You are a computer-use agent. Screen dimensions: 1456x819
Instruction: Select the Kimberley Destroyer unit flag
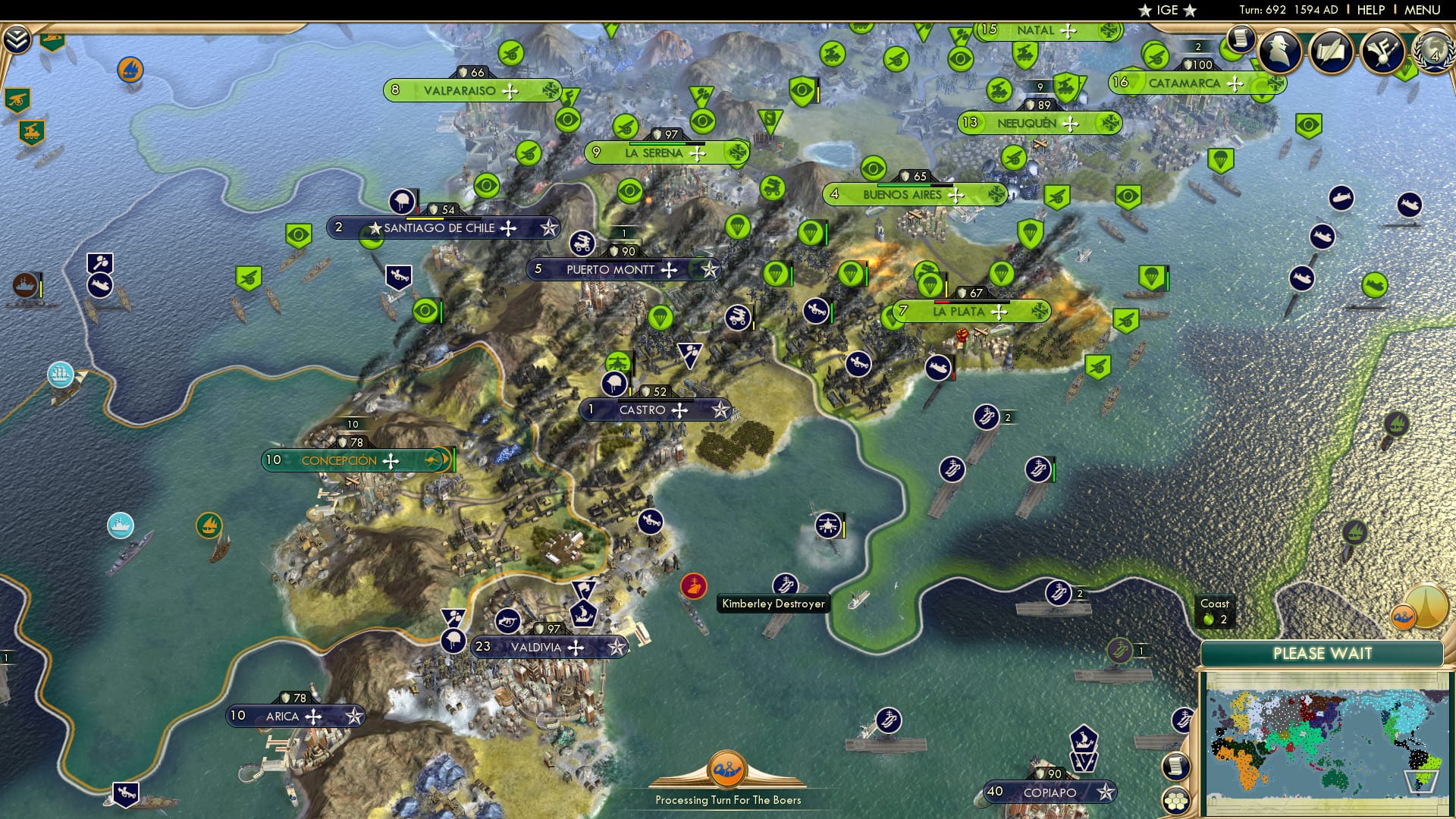pos(786,585)
